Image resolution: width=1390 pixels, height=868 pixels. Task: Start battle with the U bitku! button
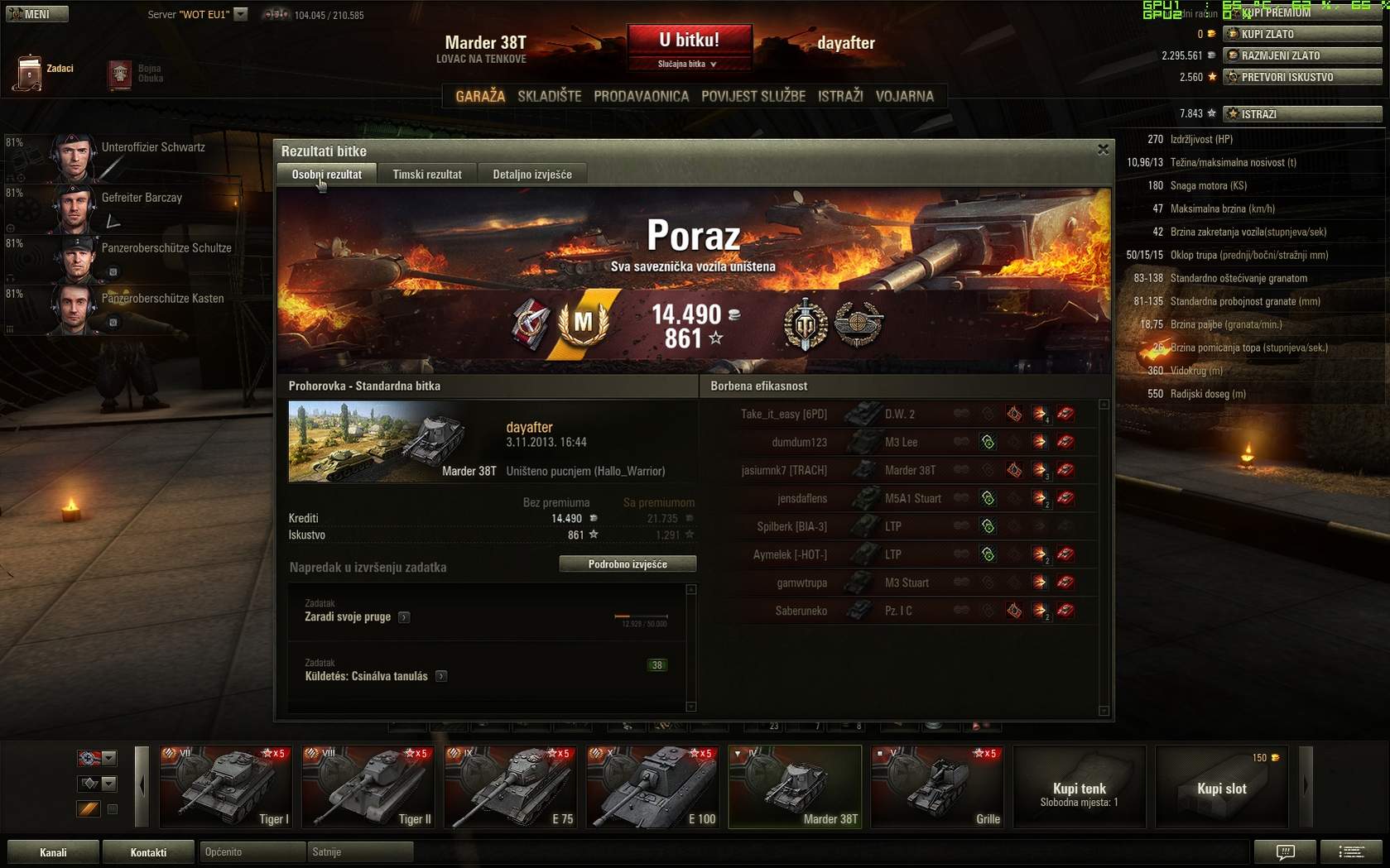tap(689, 40)
